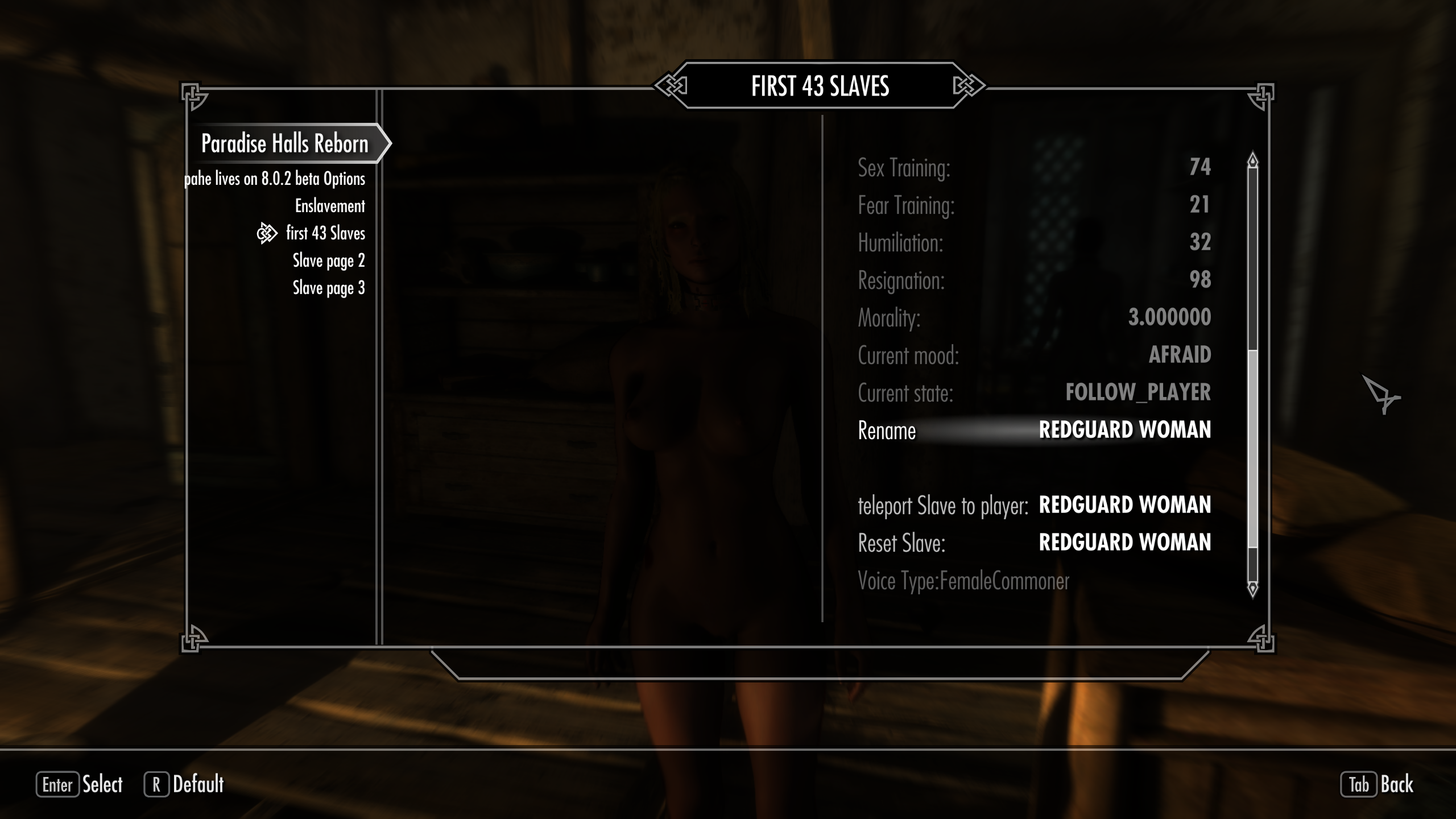Switch to the first 43 Slaves page

click(325, 233)
